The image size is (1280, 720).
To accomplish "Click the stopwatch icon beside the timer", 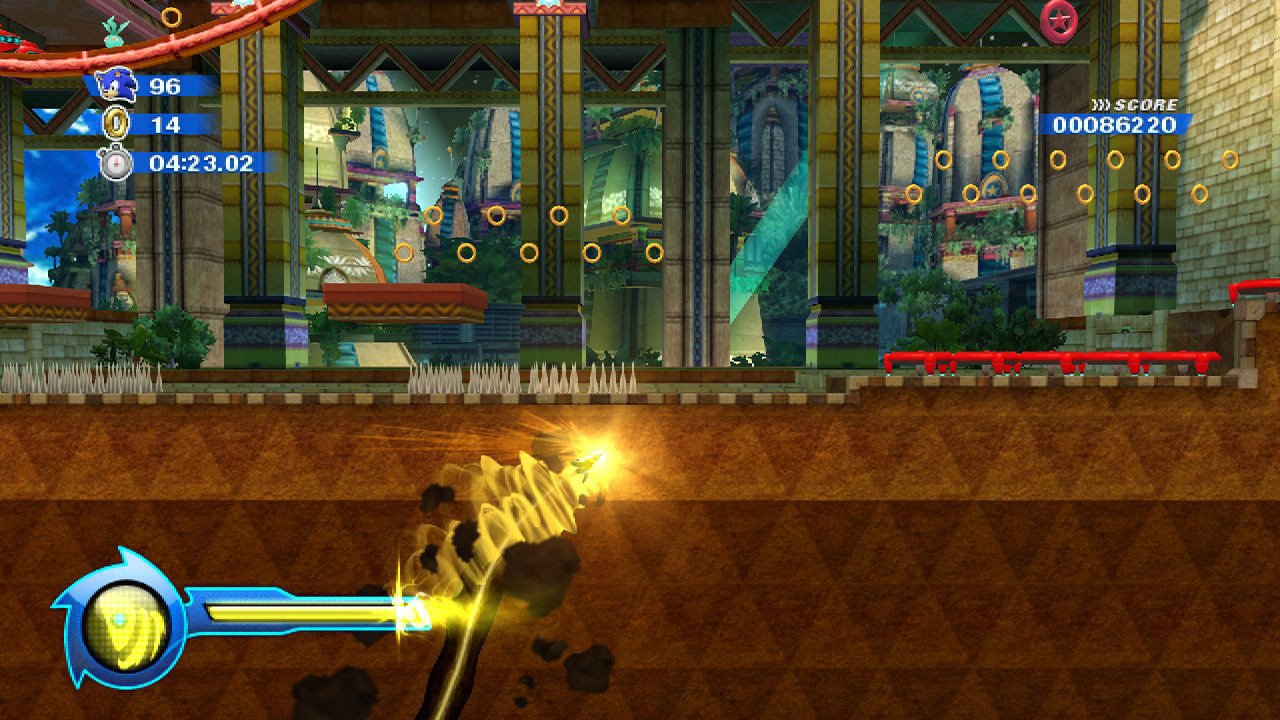I will pyautogui.click(x=116, y=162).
